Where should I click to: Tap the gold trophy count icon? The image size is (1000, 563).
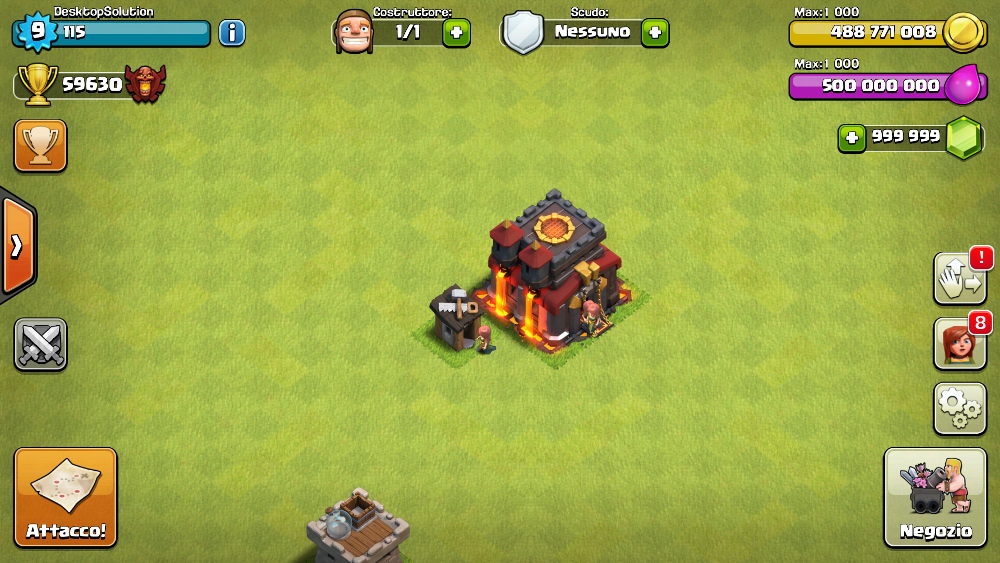tap(38, 85)
